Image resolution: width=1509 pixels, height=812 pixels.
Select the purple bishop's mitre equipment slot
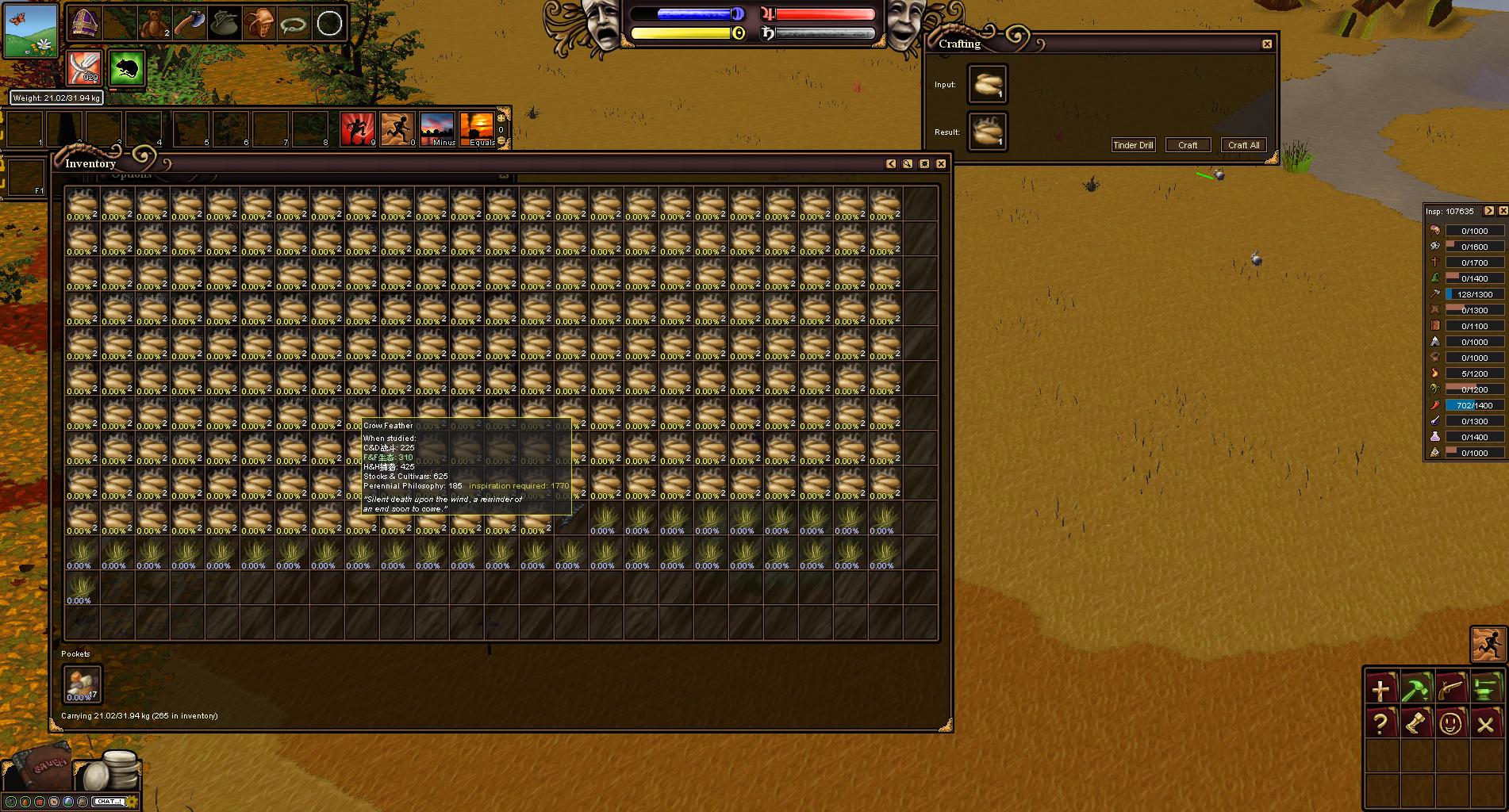coord(83,24)
